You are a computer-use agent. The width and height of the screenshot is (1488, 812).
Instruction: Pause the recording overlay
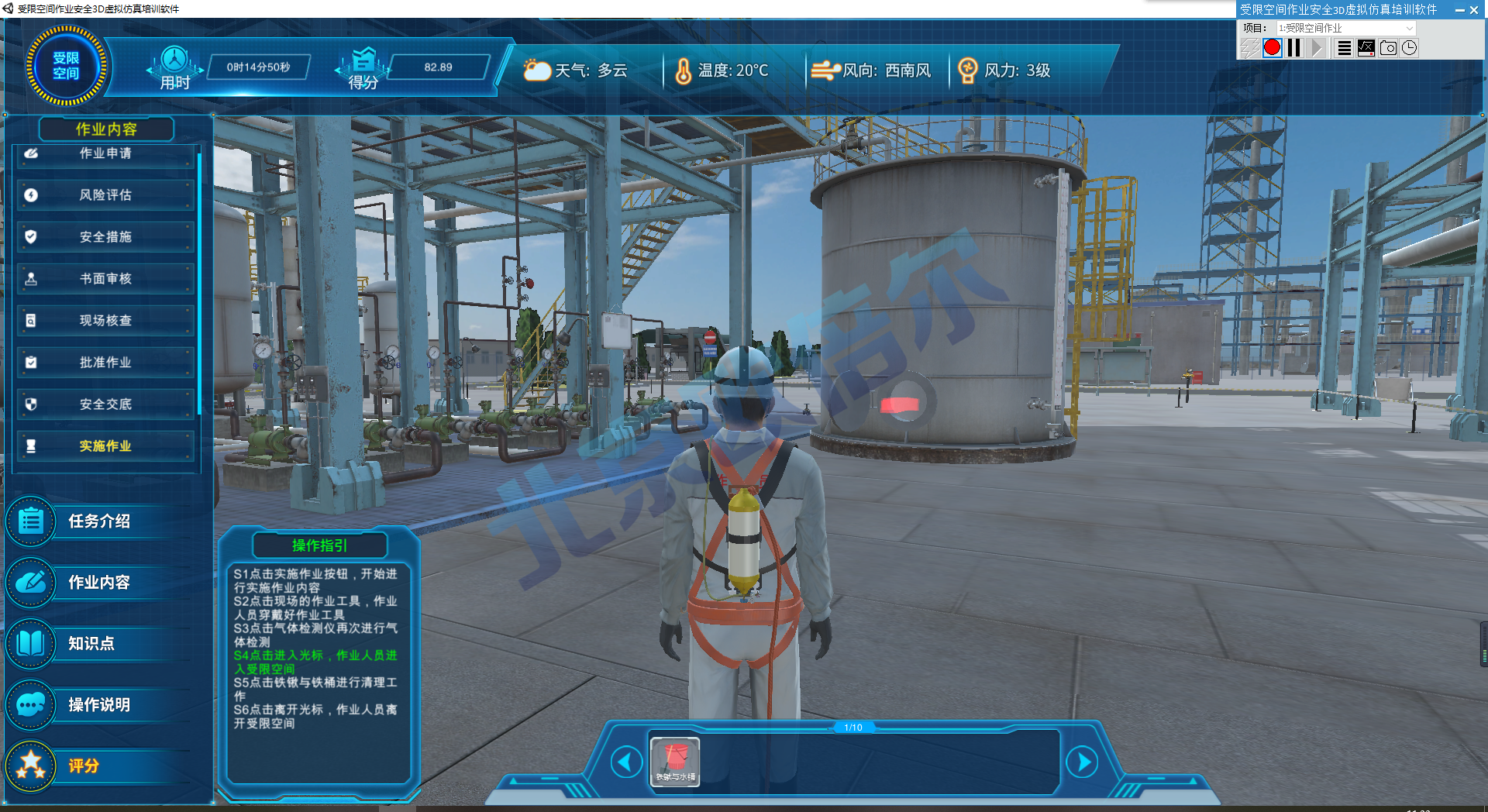click(1293, 48)
